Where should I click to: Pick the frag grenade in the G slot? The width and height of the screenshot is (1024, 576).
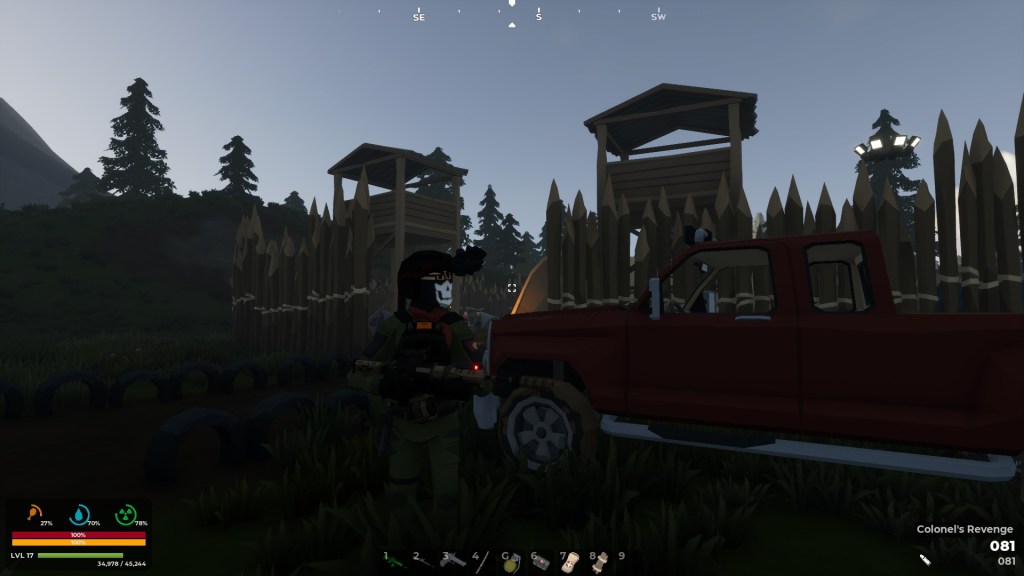pos(511,562)
